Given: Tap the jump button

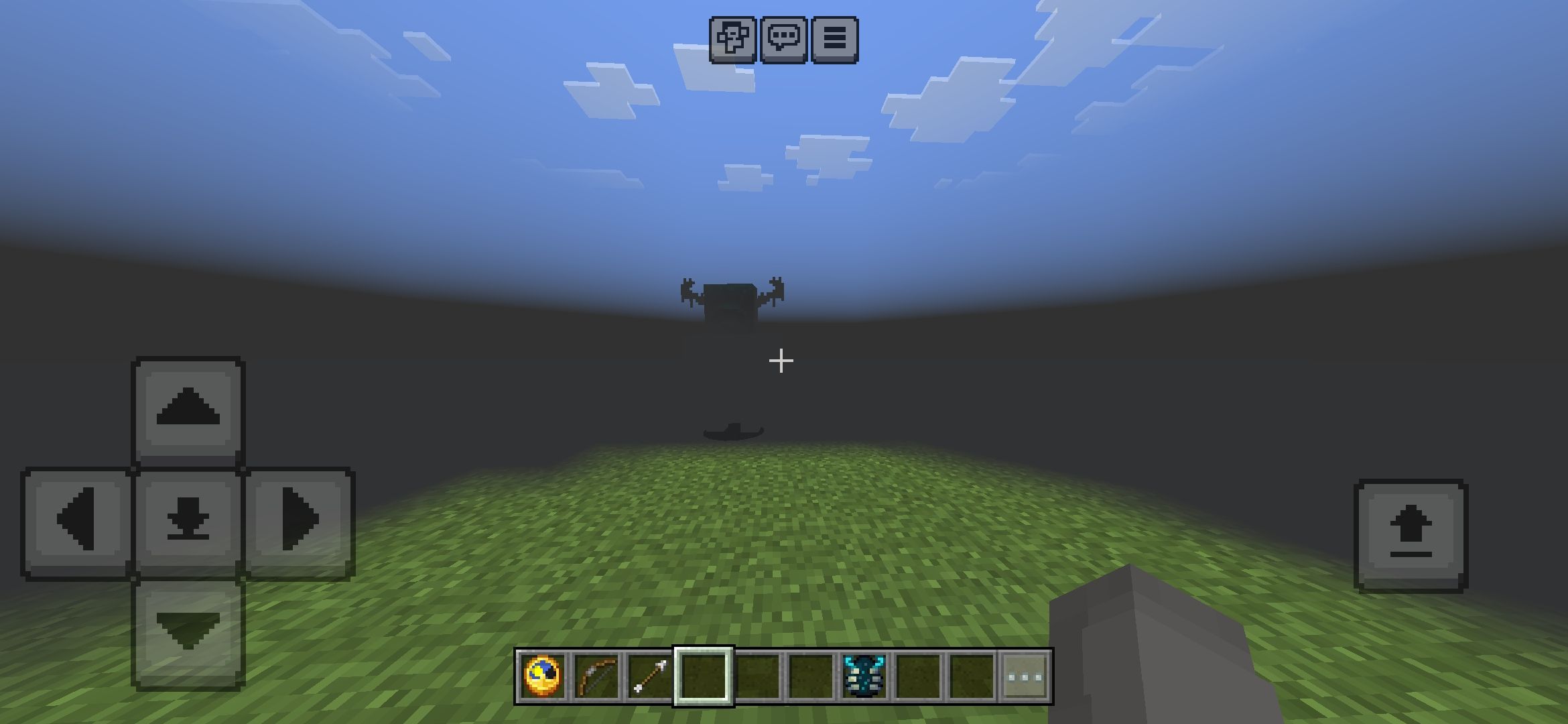Looking at the screenshot, I should click(1411, 534).
